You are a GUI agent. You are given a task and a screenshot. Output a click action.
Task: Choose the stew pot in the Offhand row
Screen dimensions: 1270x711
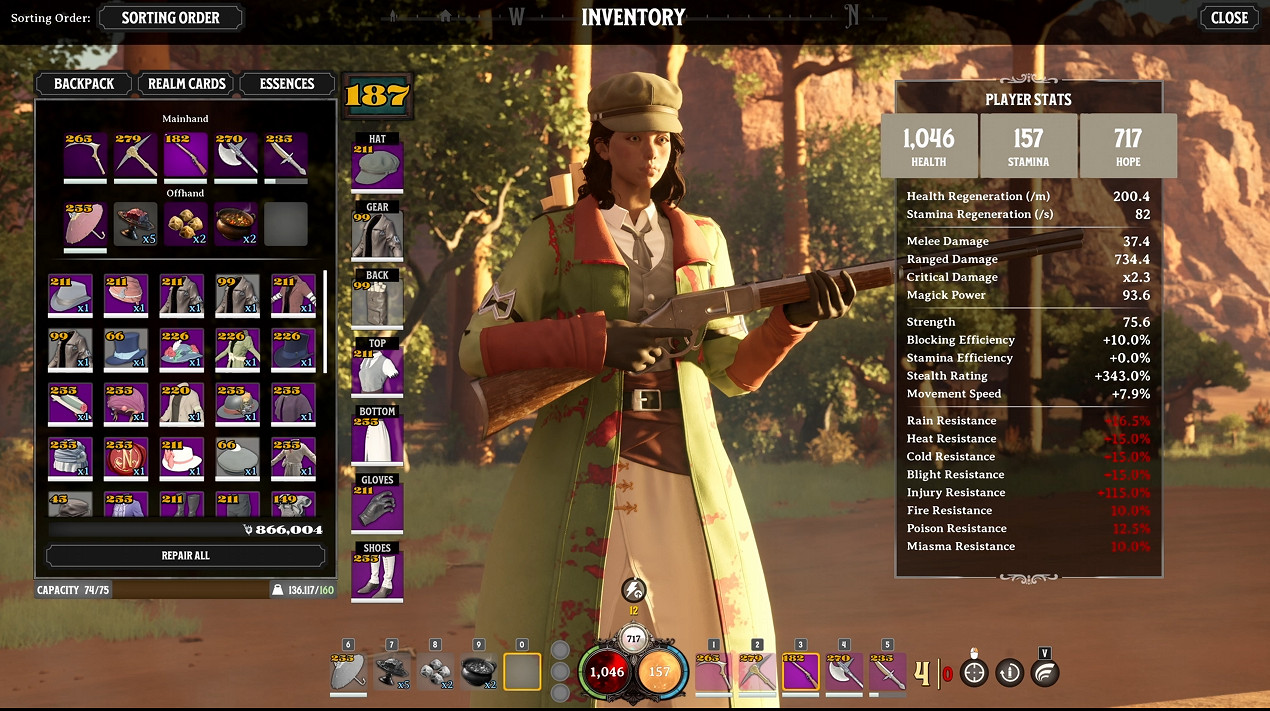tap(236, 224)
